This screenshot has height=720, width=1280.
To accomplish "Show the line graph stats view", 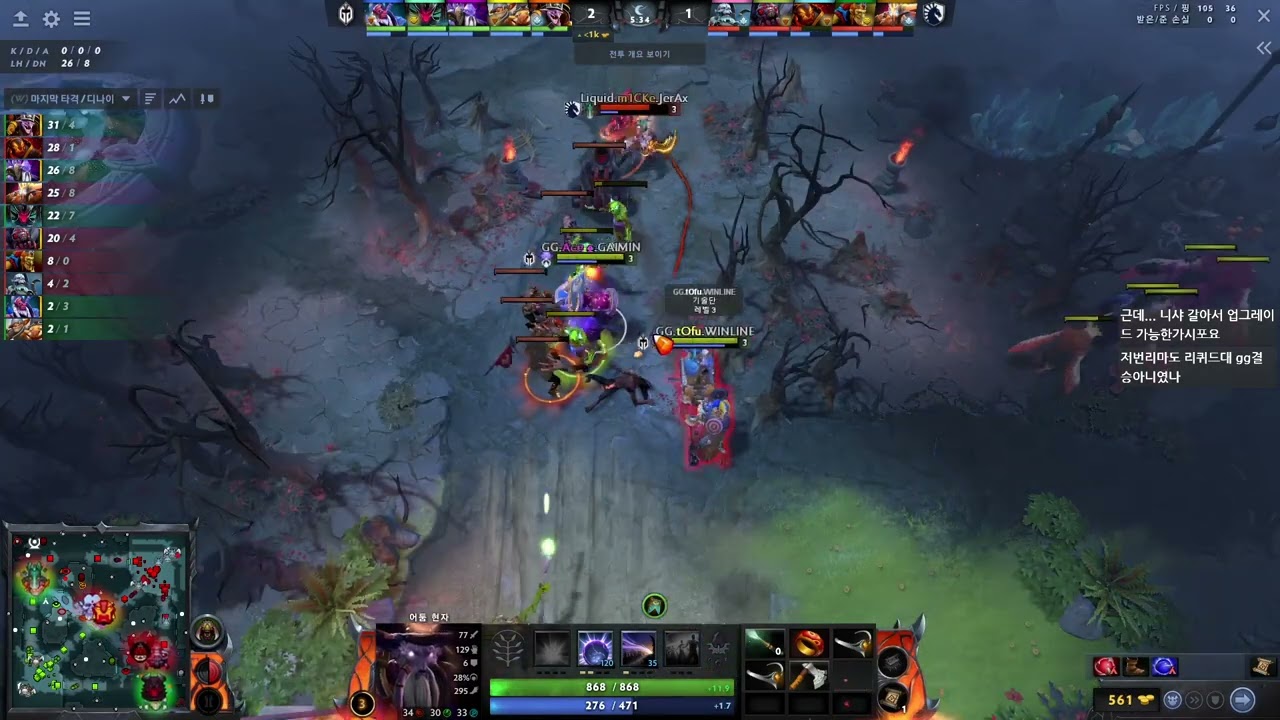I will 177,99.
